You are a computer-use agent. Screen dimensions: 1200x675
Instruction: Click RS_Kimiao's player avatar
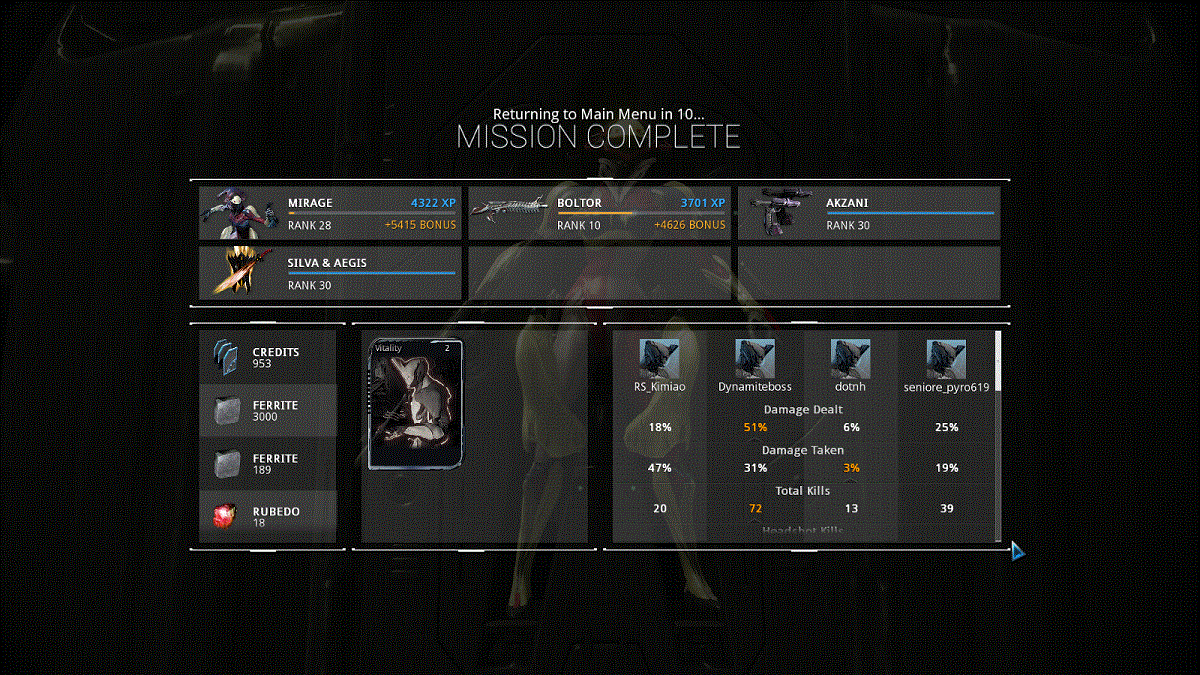[x=659, y=359]
